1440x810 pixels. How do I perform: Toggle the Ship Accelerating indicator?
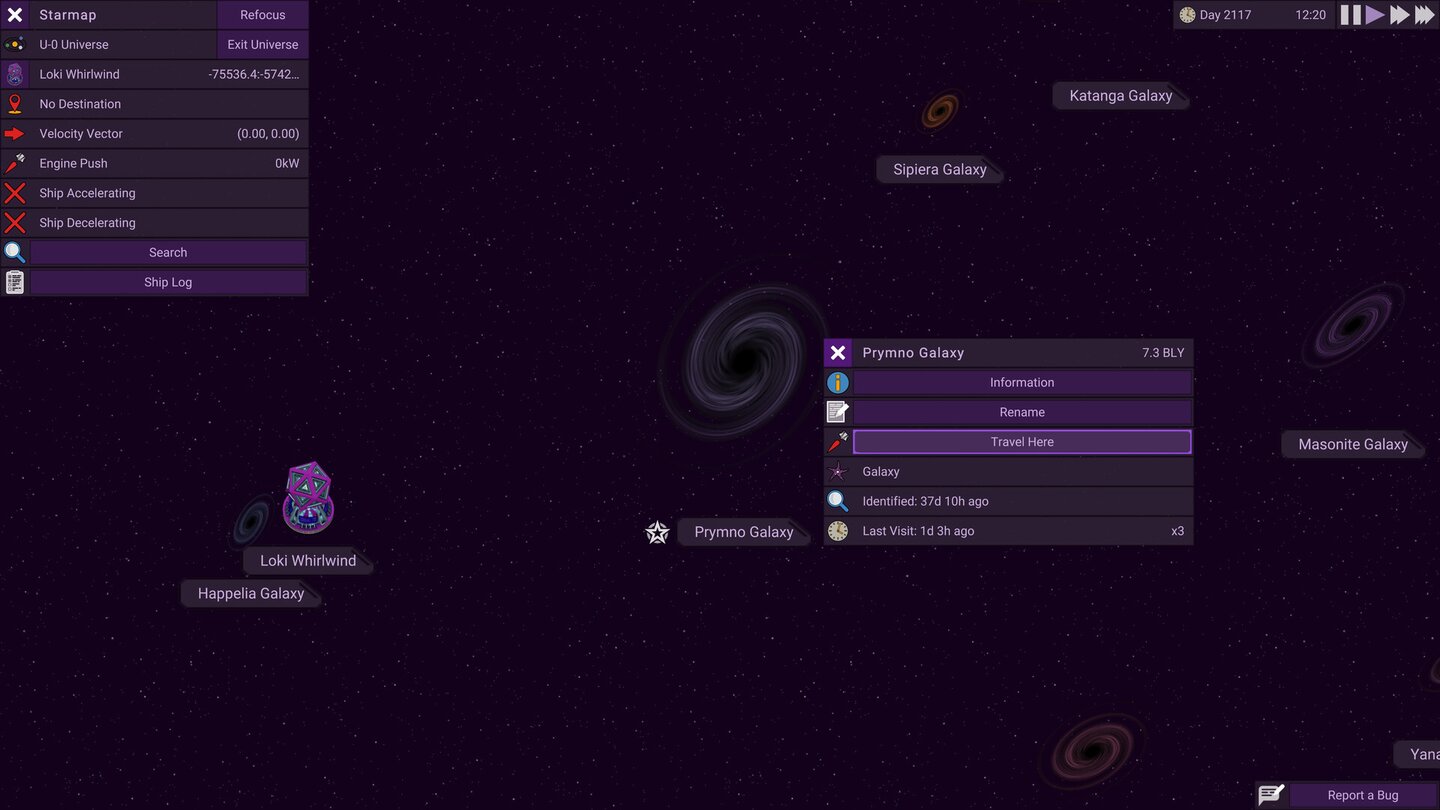(x=14, y=192)
